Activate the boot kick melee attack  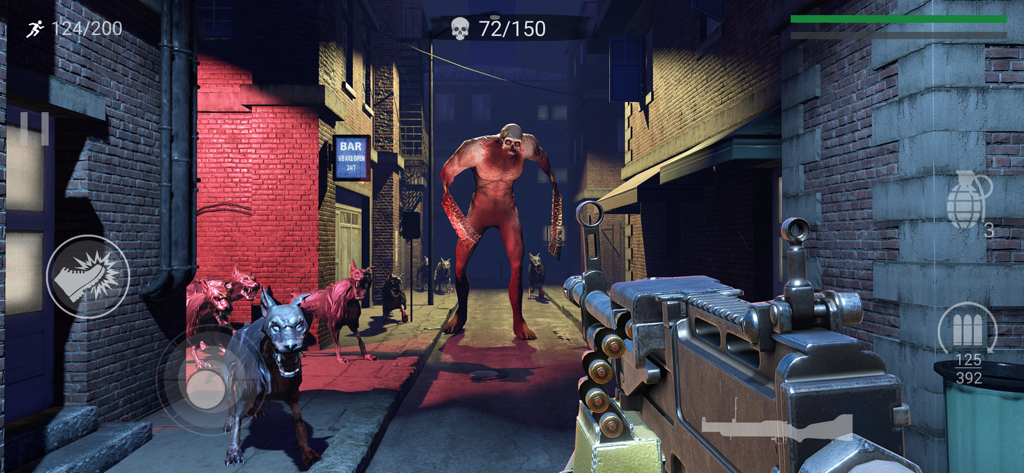88,277
